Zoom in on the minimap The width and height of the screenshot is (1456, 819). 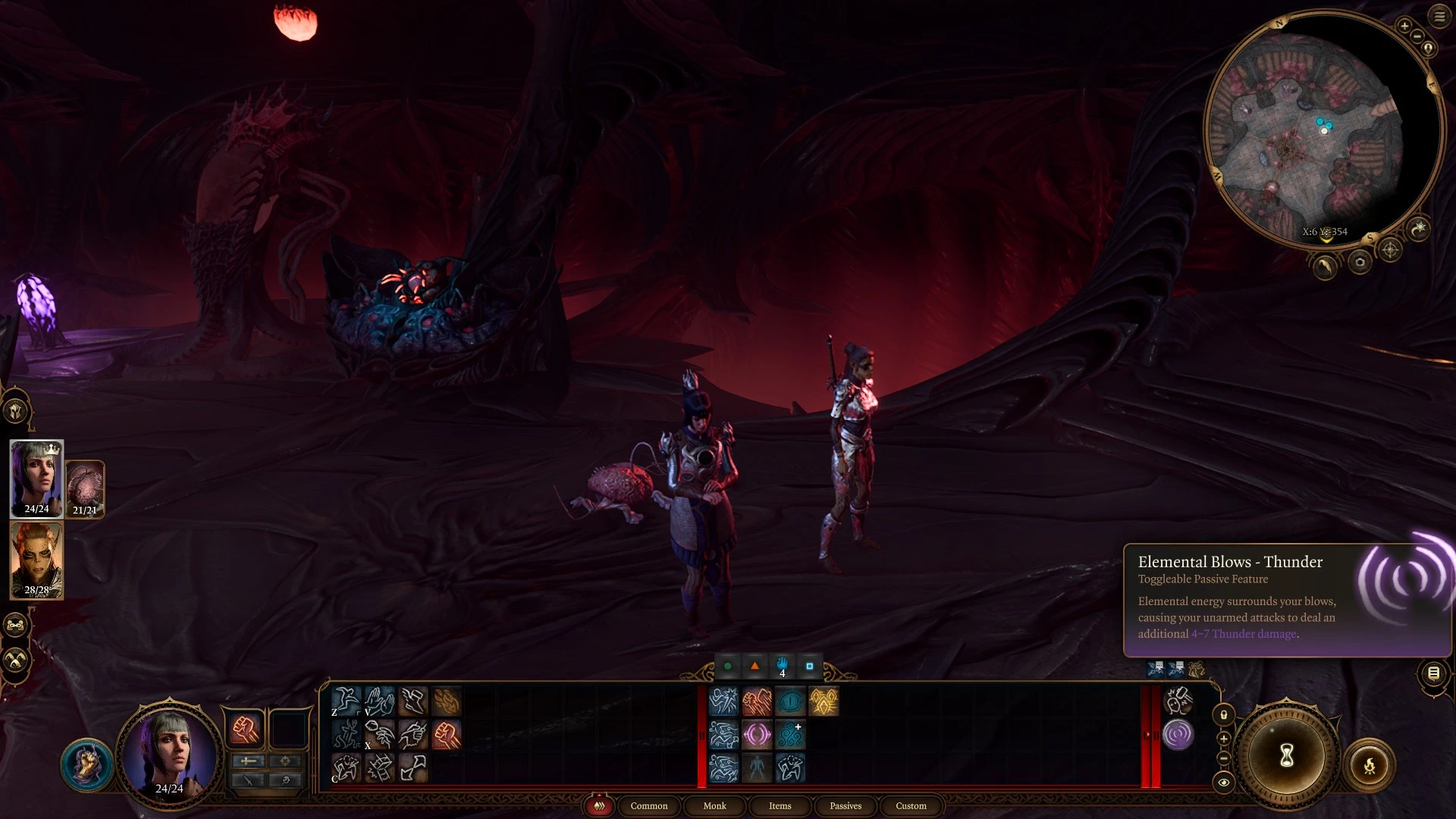point(1404,27)
